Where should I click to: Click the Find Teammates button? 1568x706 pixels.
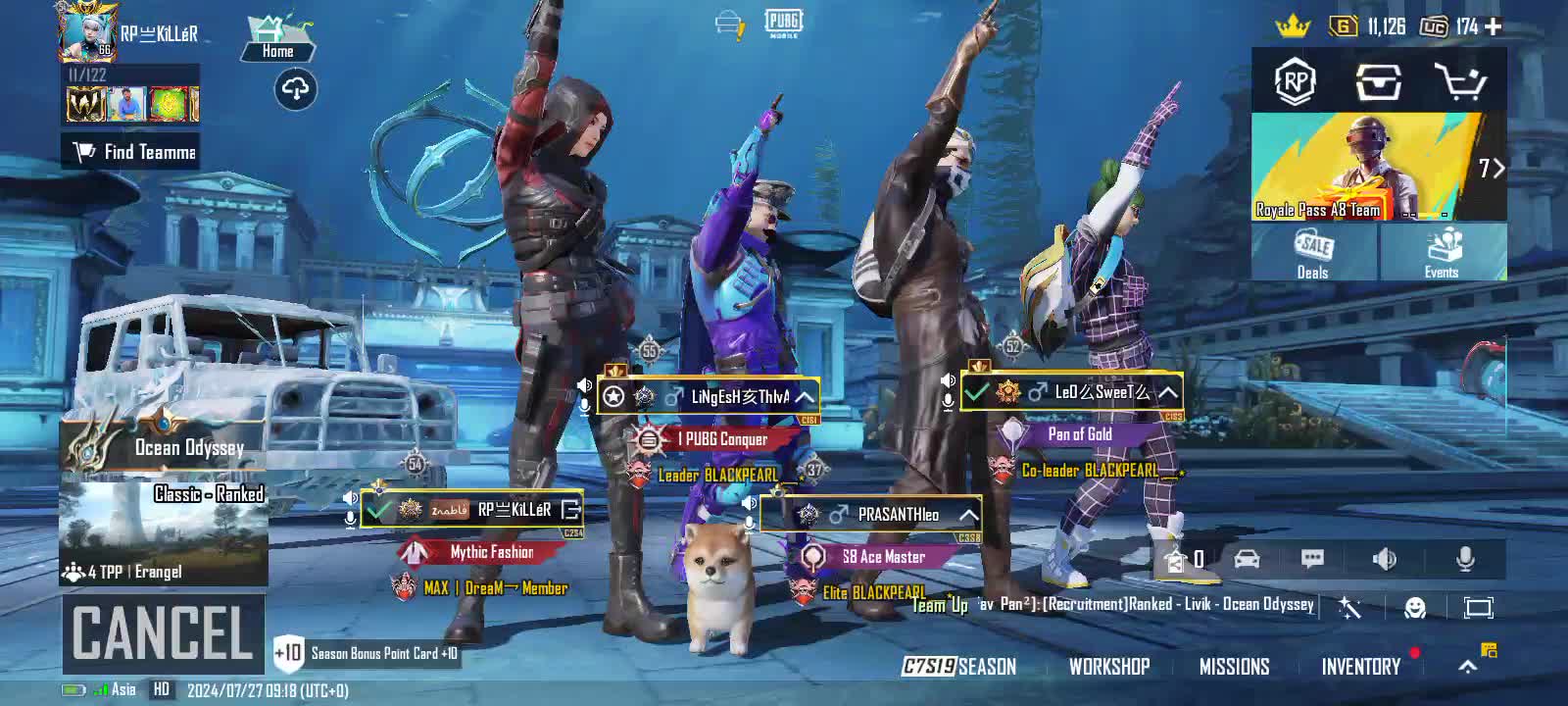pyautogui.click(x=131, y=152)
